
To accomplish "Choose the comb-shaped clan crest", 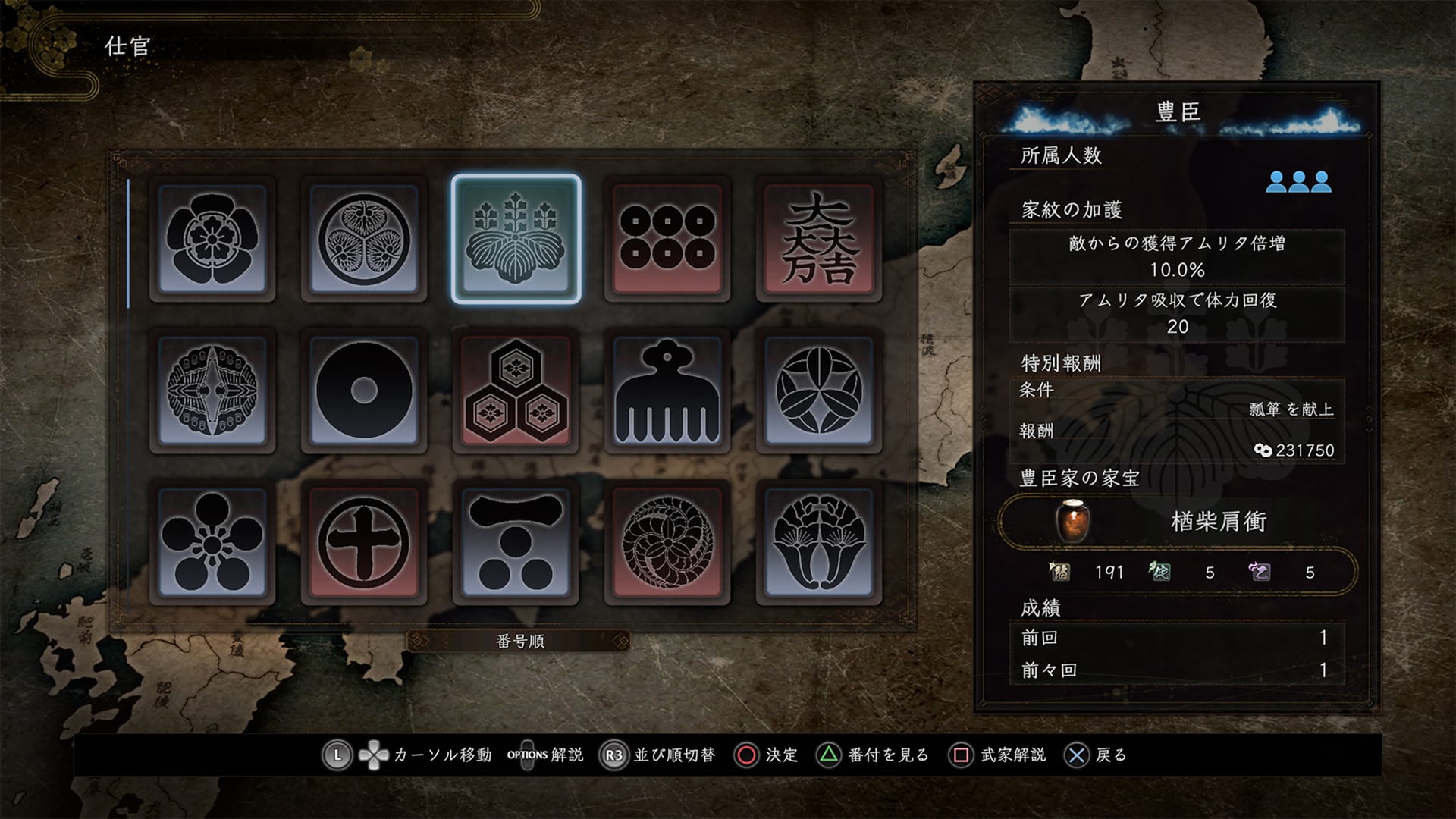I will pos(667,391).
